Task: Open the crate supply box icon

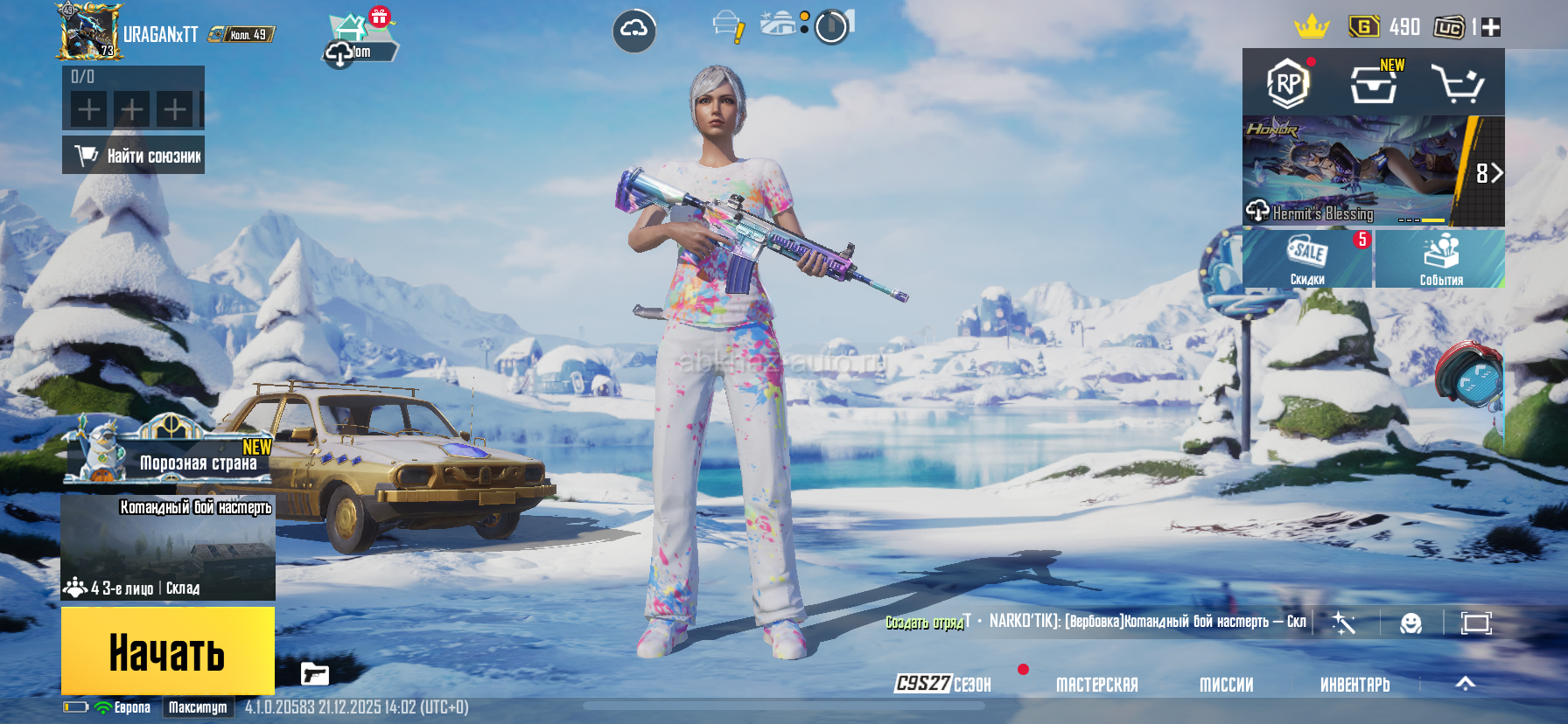Action: click(1373, 84)
